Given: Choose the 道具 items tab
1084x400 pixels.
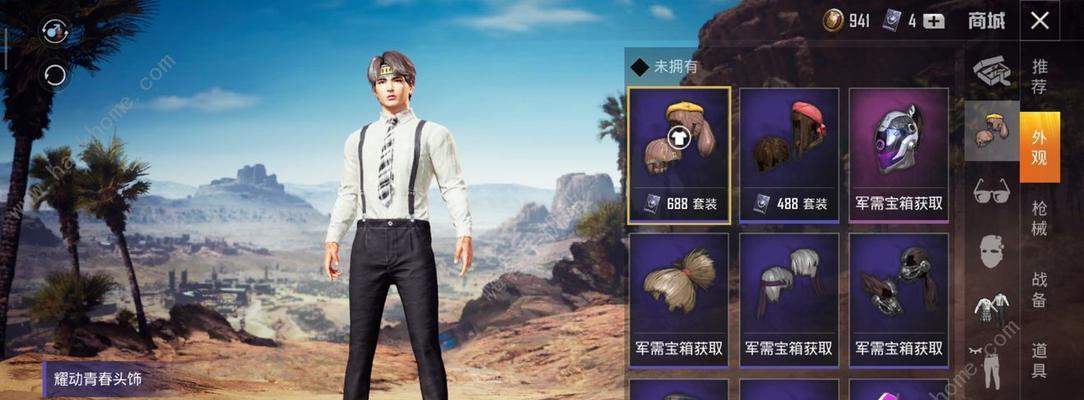Looking at the screenshot, I should click(1040, 360).
